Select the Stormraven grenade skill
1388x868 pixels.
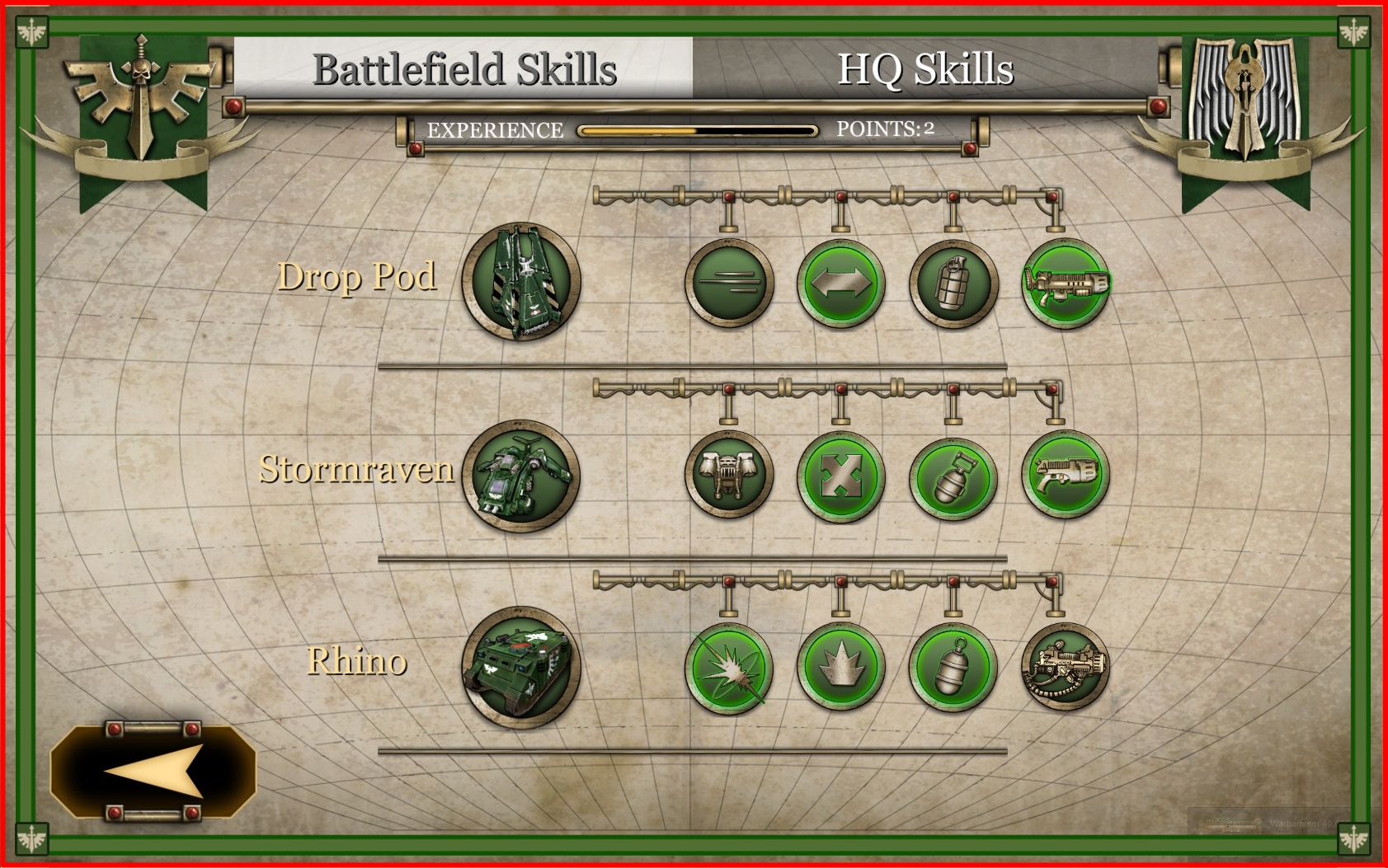953,476
